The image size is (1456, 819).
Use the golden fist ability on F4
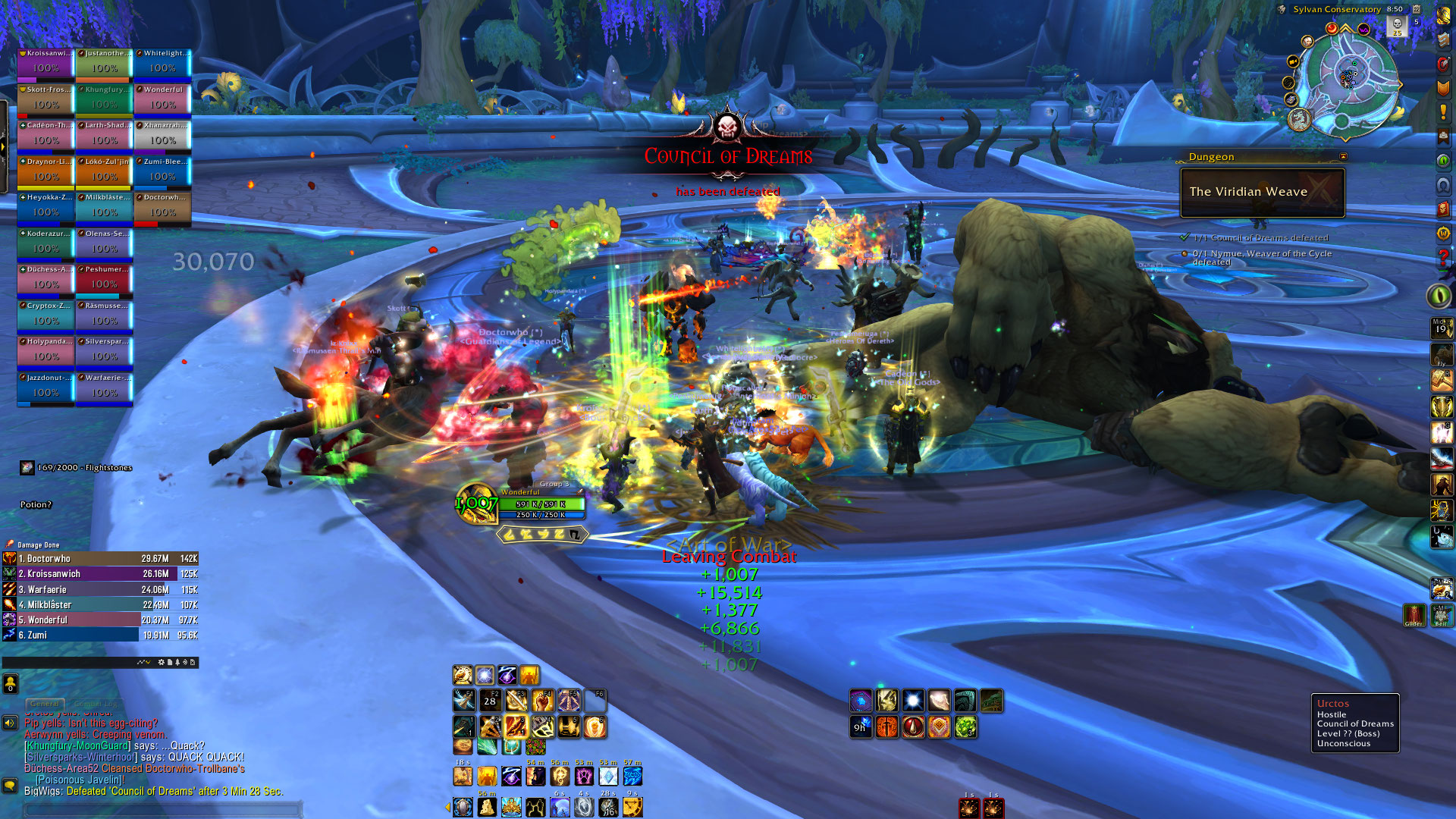coord(542,701)
